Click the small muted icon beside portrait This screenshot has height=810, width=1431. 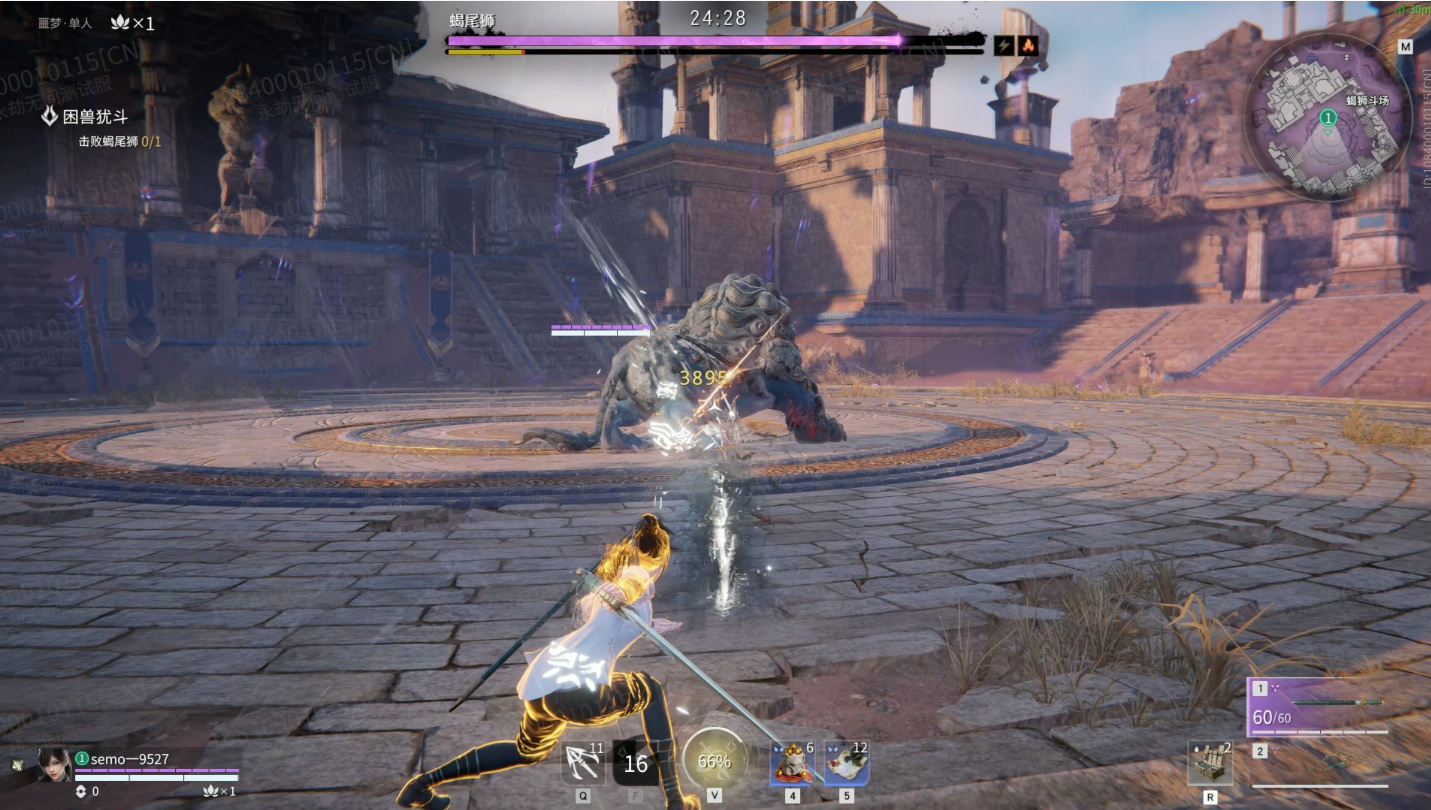pyautogui.click(x=17, y=765)
